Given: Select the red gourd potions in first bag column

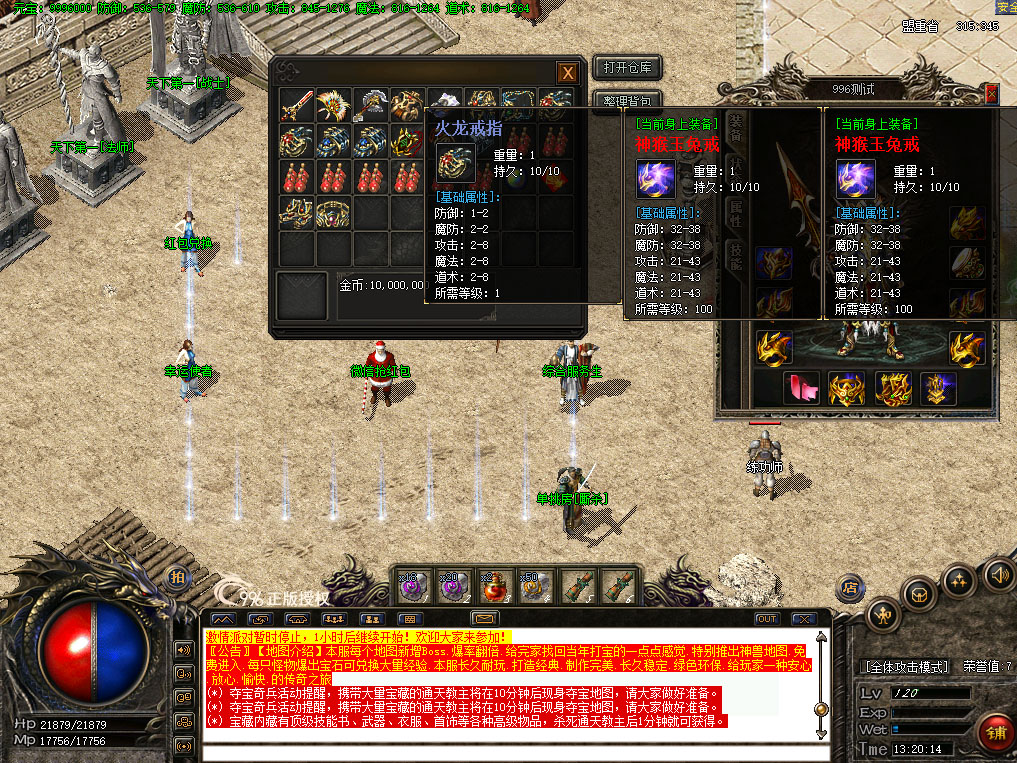Looking at the screenshot, I should (x=297, y=177).
